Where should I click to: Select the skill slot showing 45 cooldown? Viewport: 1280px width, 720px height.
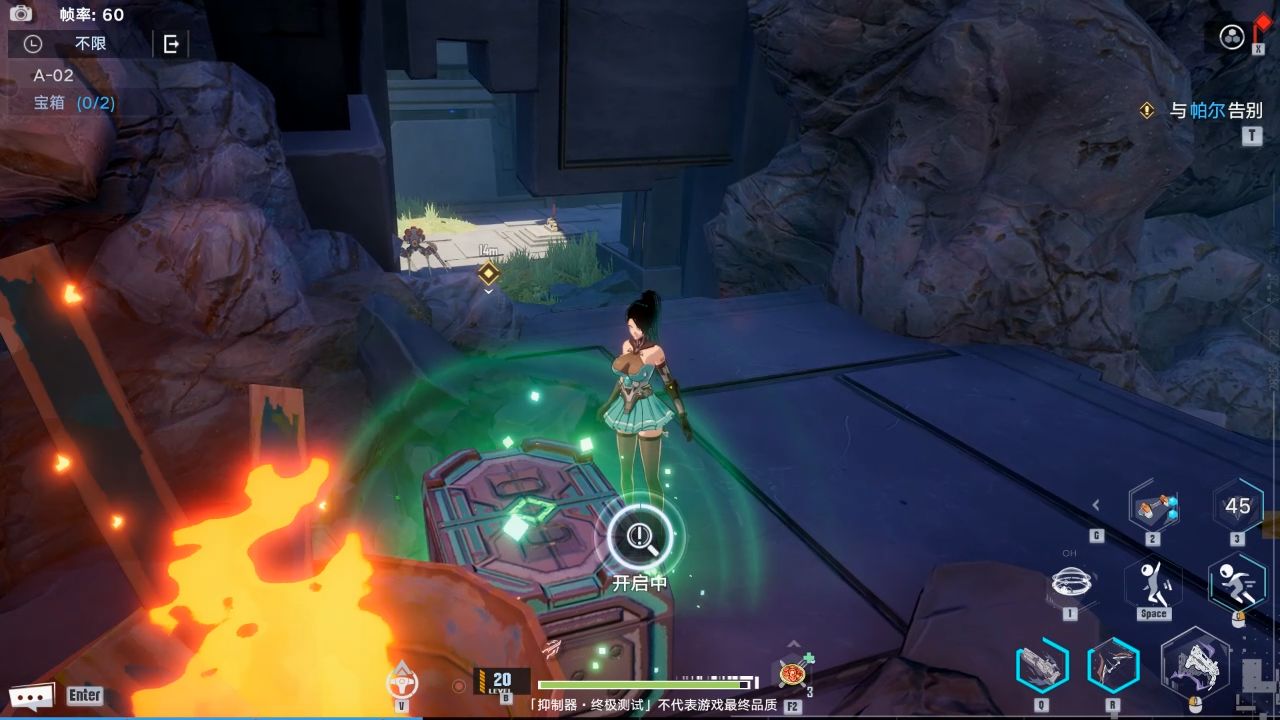(x=1238, y=506)
